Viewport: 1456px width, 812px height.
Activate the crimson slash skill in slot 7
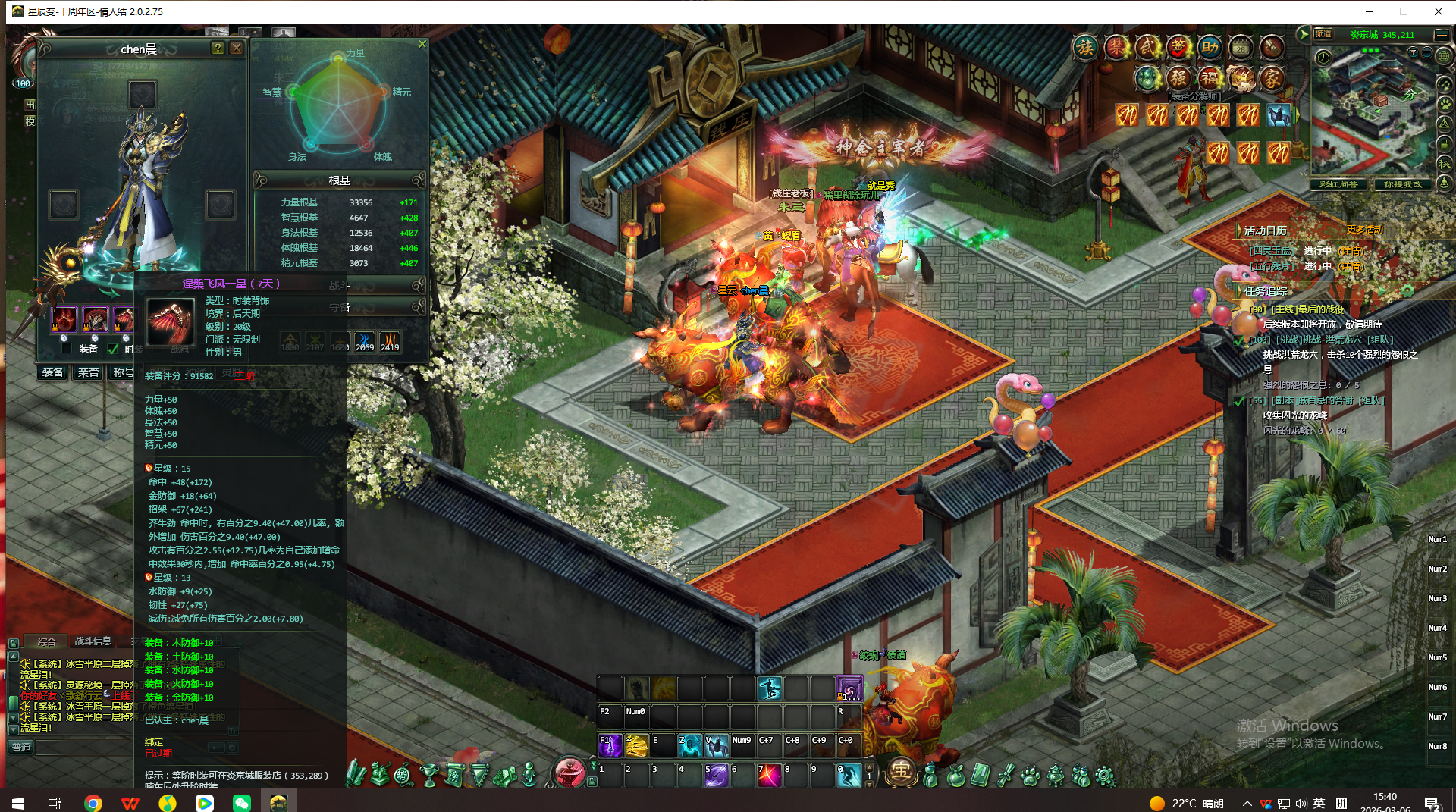[769, 775]
